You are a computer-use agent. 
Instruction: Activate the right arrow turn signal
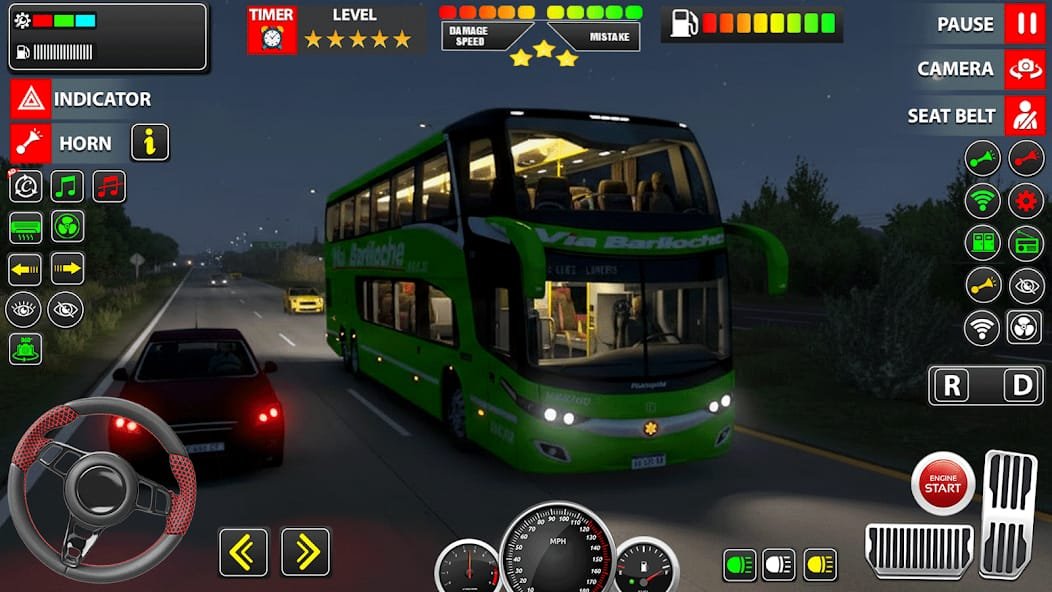[67, 268]
